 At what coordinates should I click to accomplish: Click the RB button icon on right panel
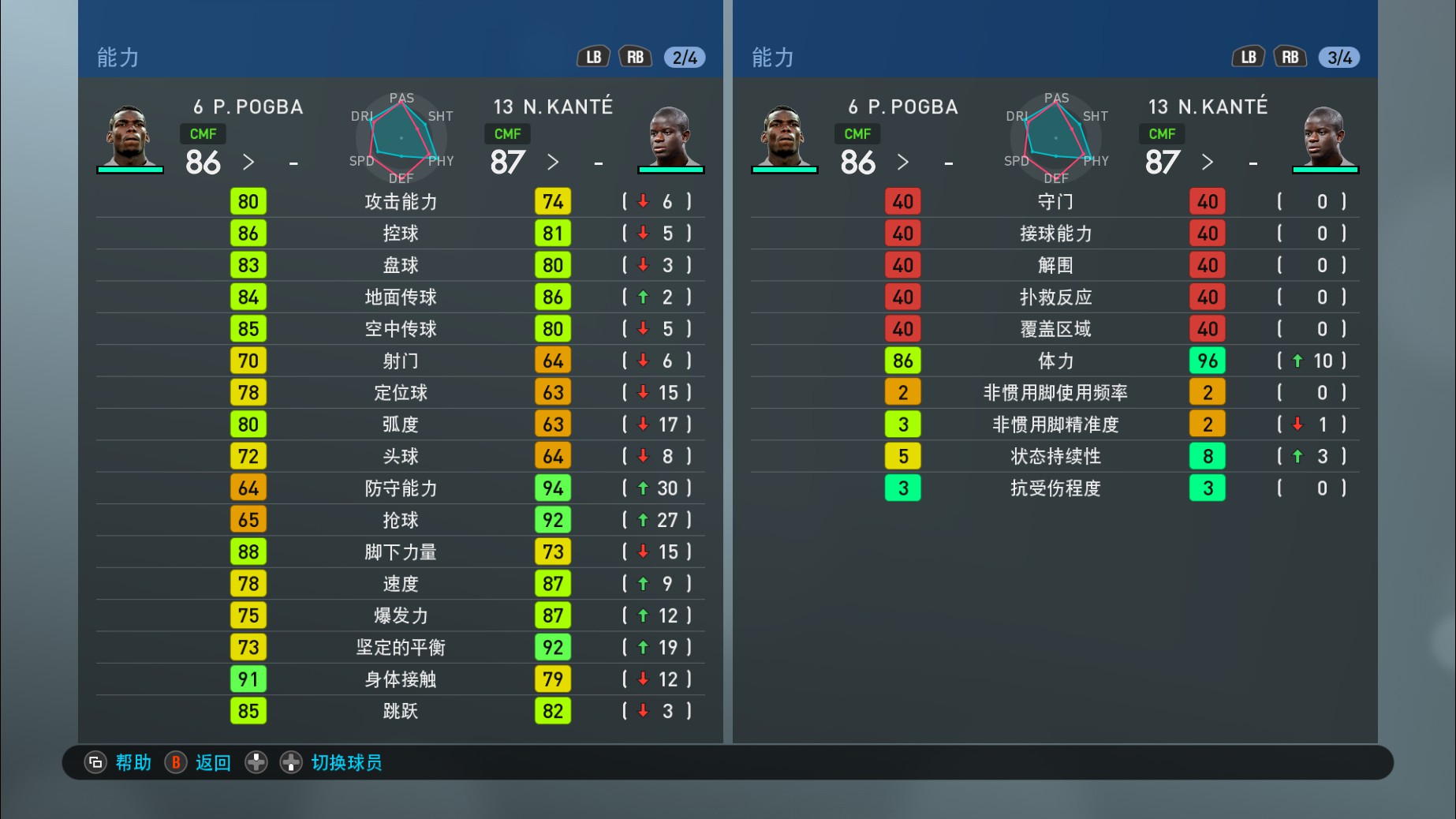pyautogui.click(x=1290, y=56)
